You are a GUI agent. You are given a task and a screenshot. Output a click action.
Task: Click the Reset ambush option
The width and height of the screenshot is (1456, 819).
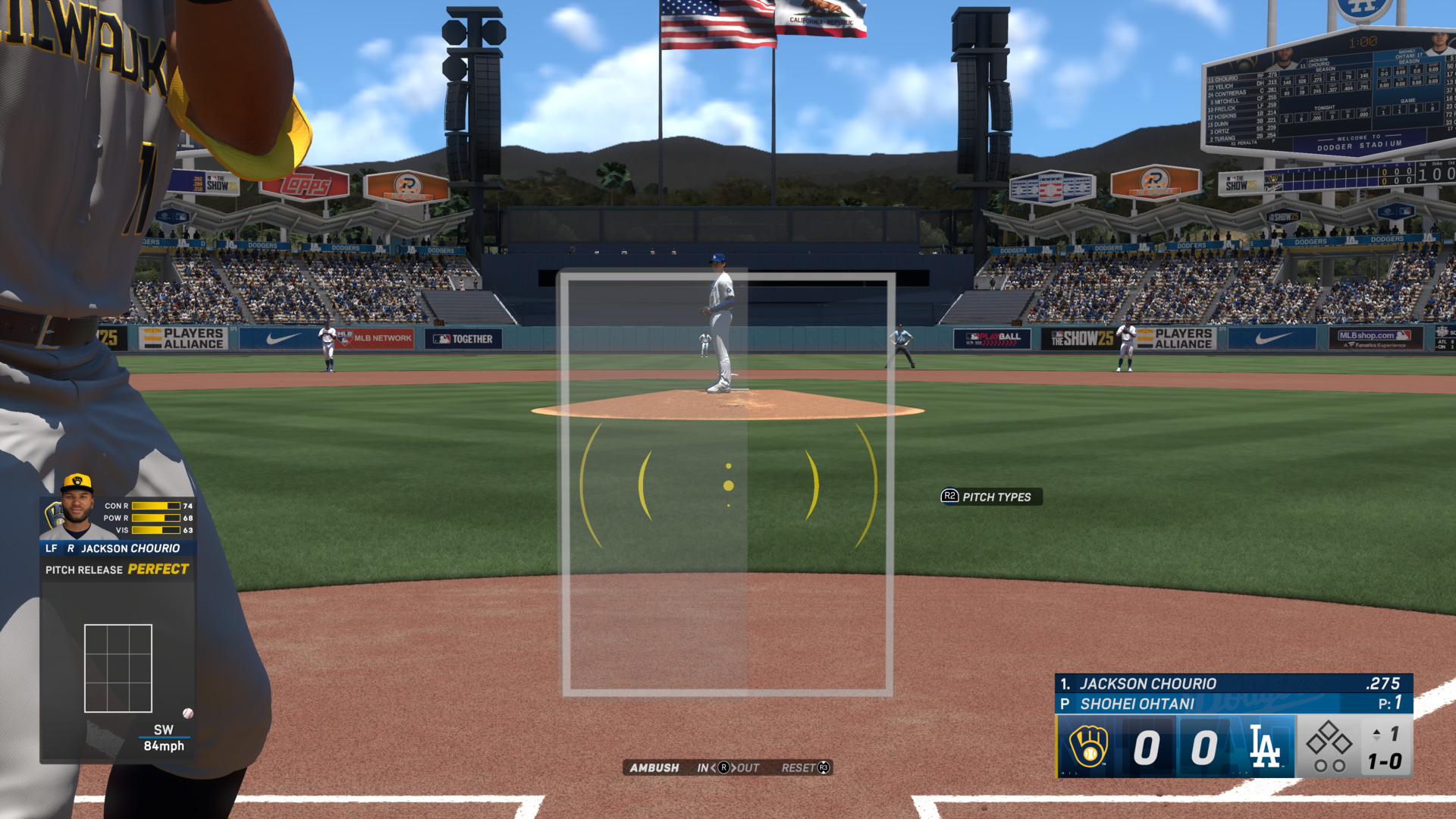point(805,767)
